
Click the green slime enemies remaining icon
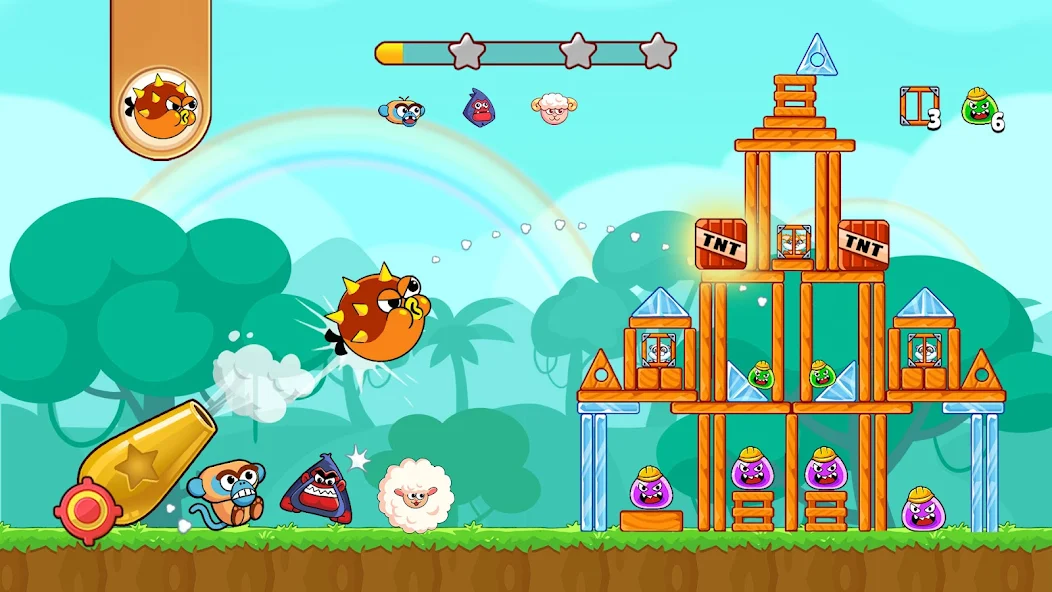pos(978,106)
